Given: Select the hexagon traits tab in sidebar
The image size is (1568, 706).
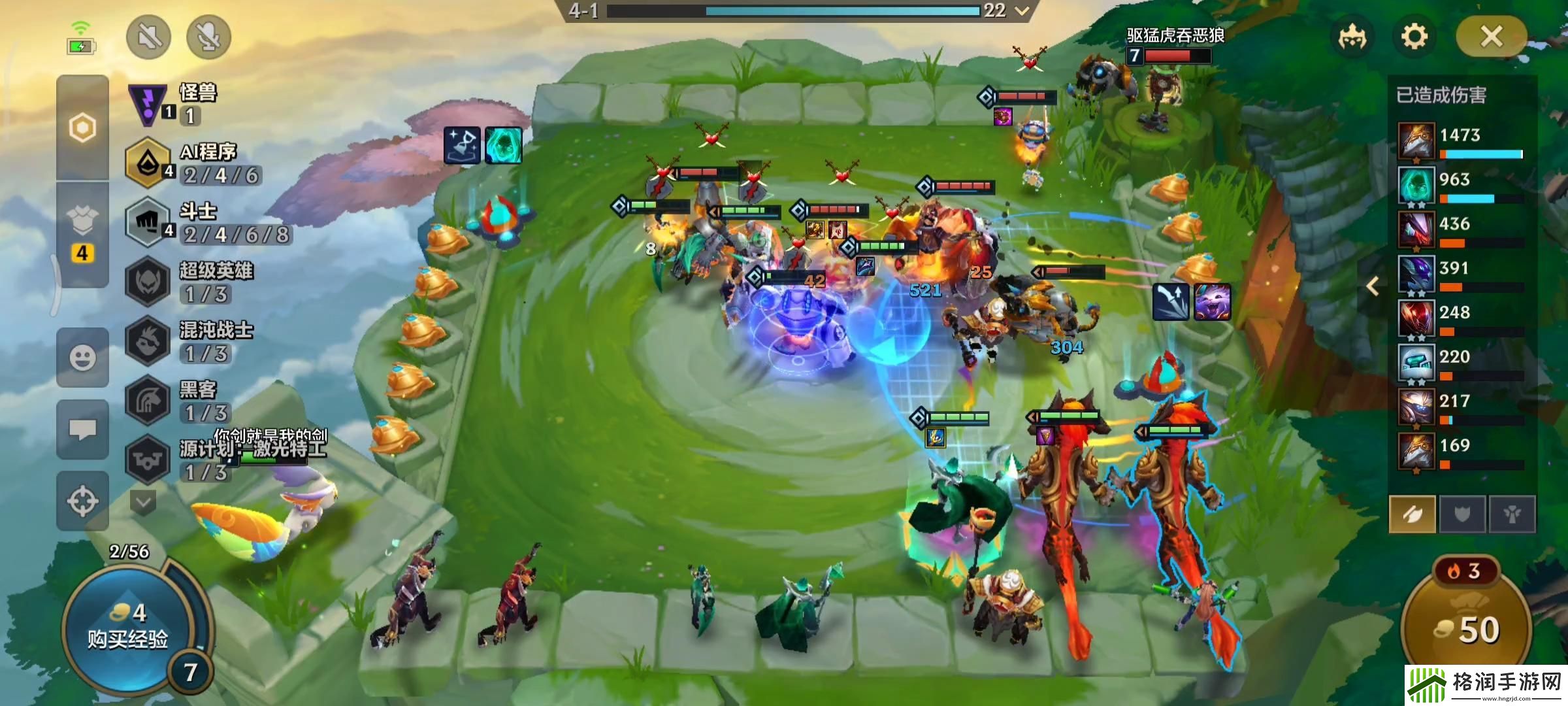Looking at the screenshot, I should [82, 127].
